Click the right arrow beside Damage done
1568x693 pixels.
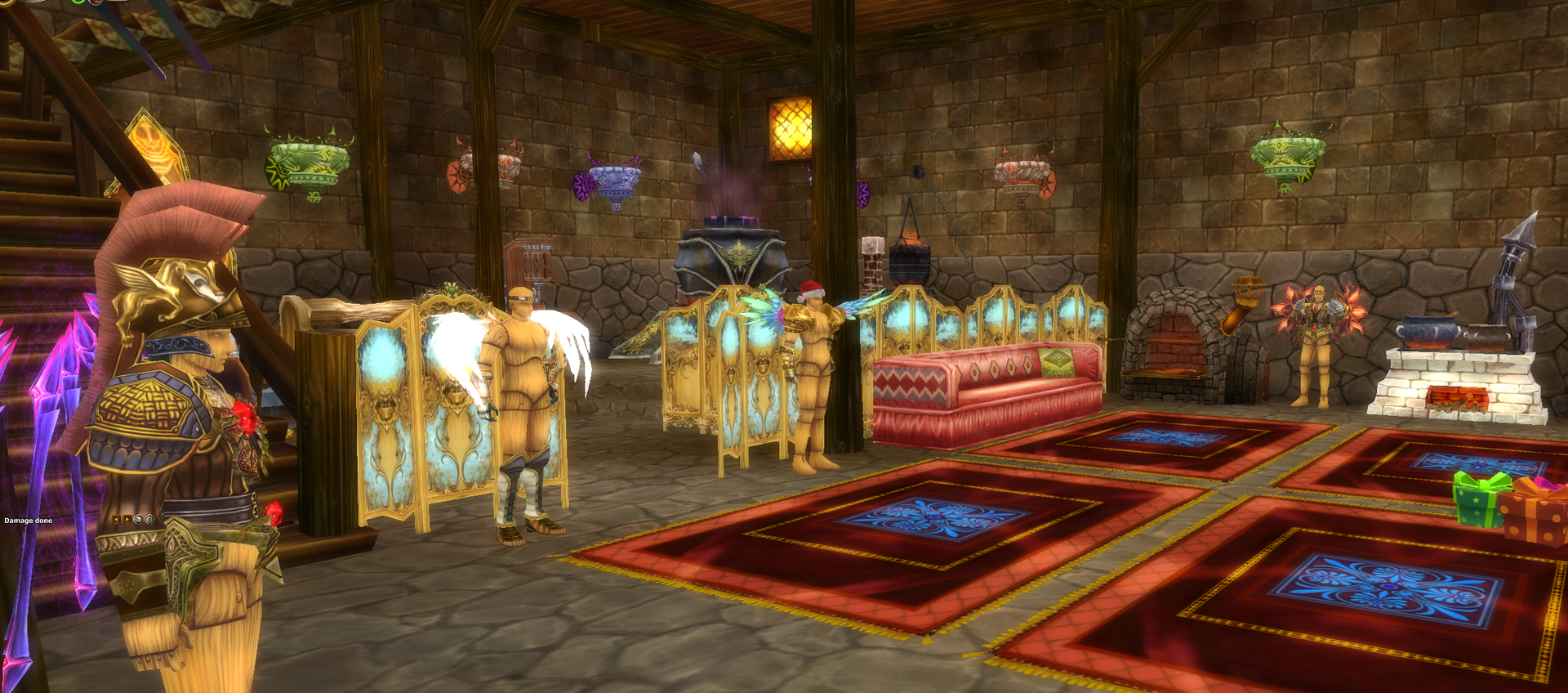pos(127,519)
